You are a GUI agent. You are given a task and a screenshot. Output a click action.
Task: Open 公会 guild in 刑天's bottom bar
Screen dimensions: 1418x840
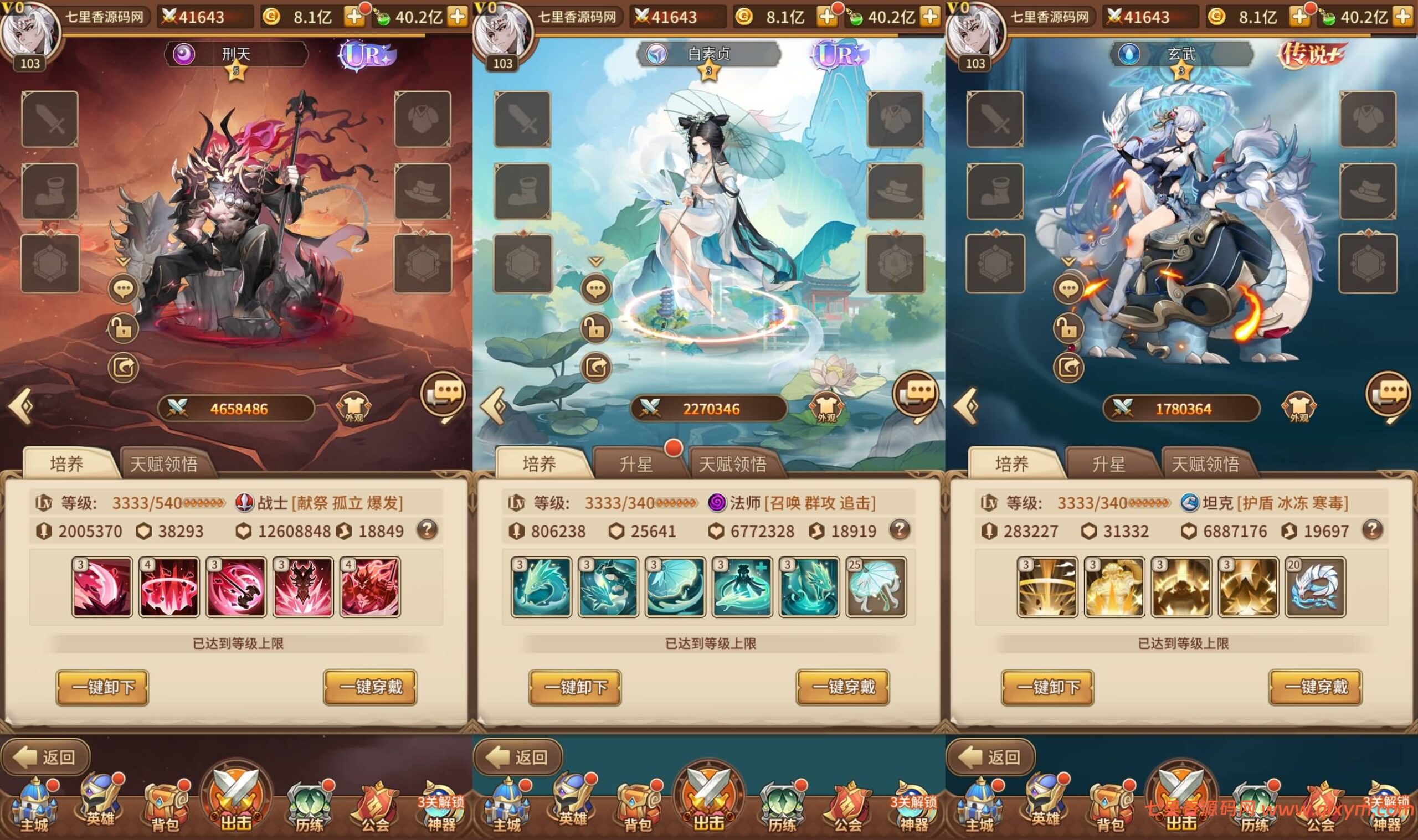pos(375,808)
